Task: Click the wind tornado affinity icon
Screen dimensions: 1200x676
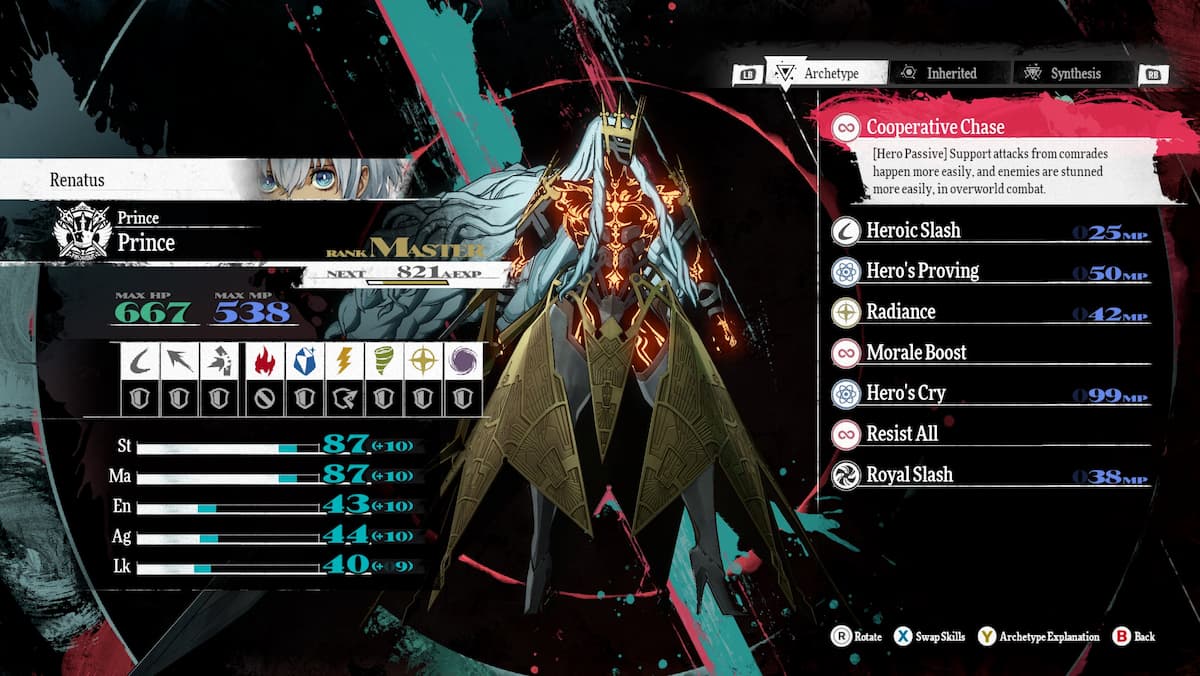Action: coord(383,362)
